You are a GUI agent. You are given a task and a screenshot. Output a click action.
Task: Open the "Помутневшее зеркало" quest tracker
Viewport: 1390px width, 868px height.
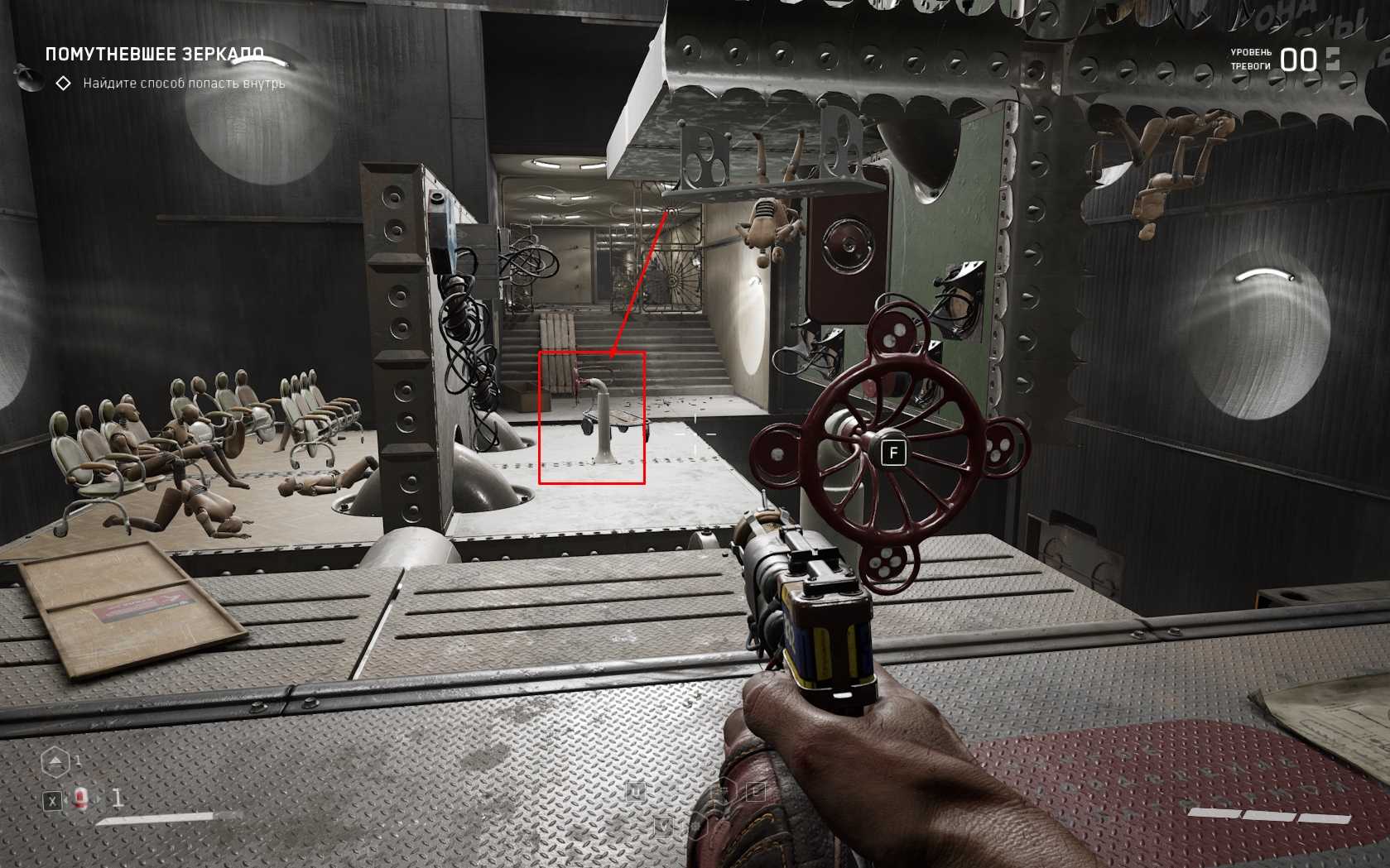155,55
